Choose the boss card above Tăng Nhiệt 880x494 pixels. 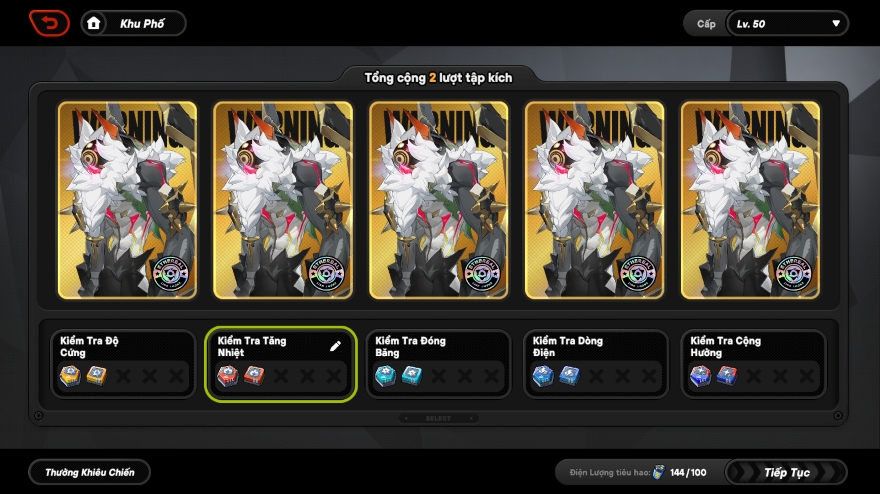[282, 200]
